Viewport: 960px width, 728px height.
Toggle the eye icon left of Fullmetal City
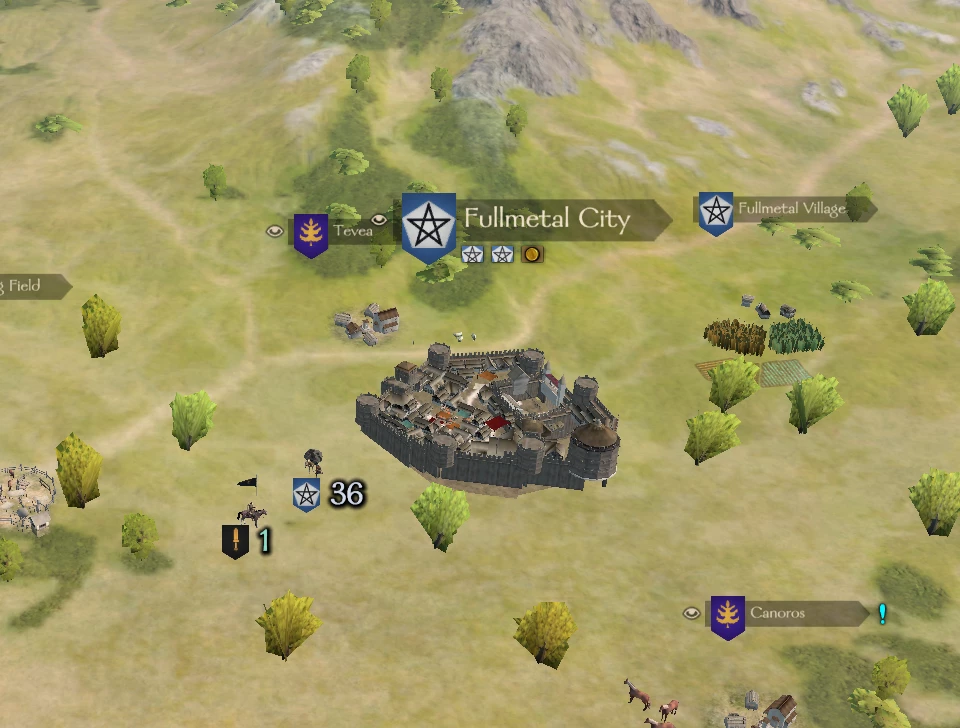(x=379, y=220)
